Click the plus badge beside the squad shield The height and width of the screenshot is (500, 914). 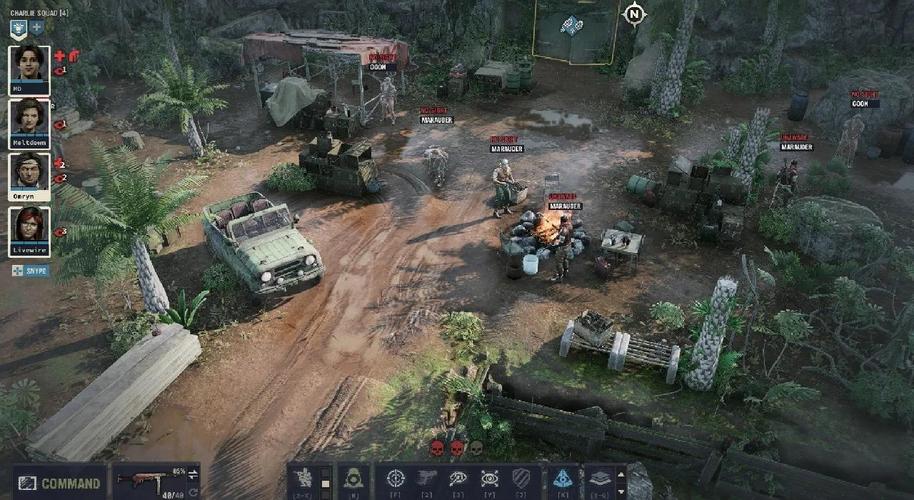click(x=37, y=29)
